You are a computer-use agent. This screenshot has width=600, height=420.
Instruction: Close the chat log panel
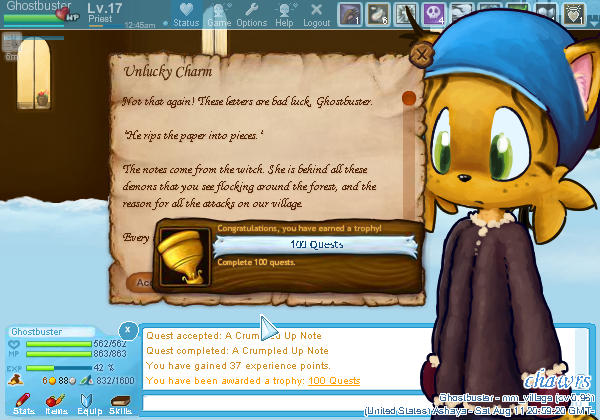(x=128, y=330)
